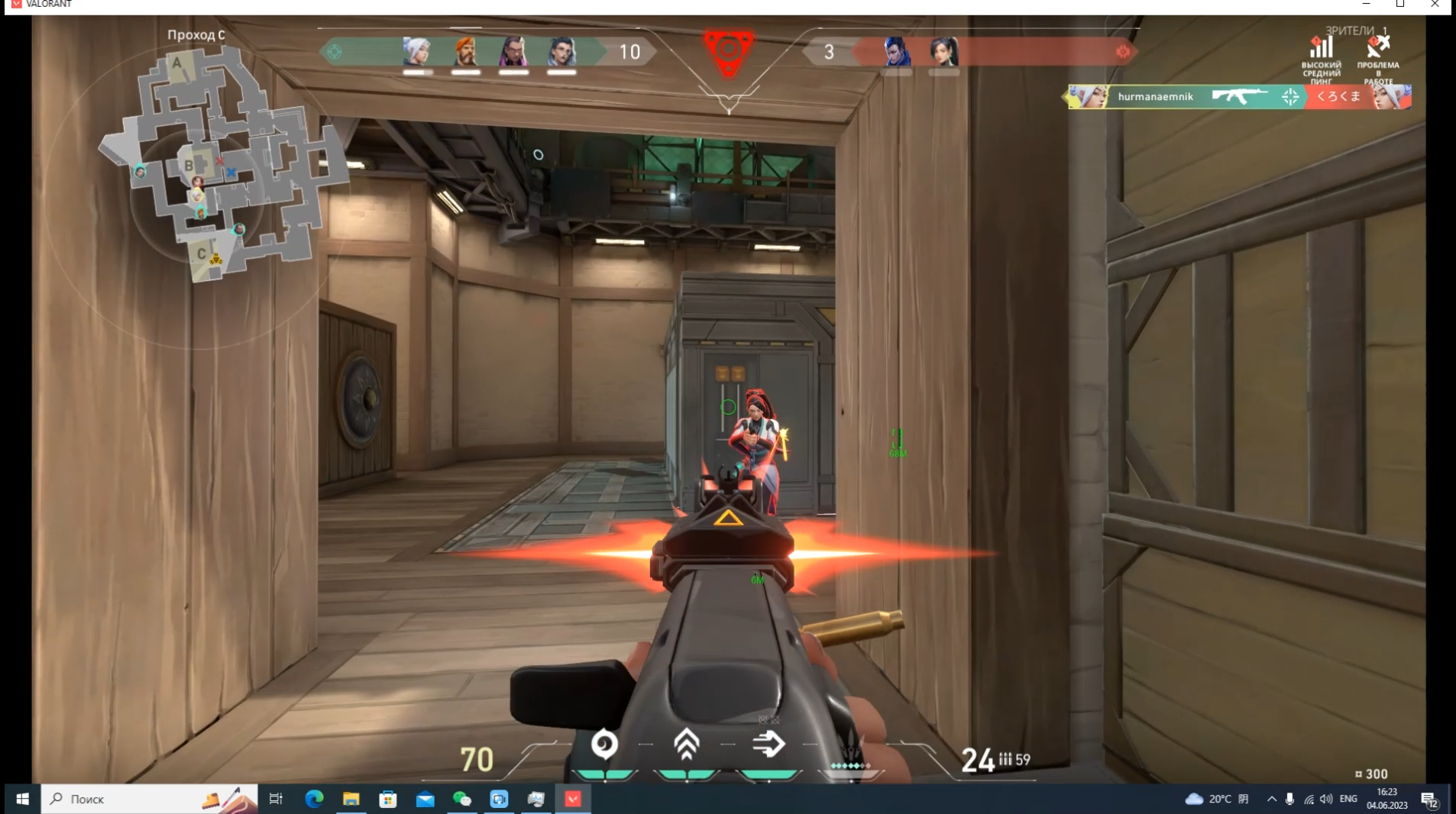This screenshot has height=814, width=1456.
Task: Open Microsoft Edge from the taskbar
Action: pyautogui.click(x=314, y=799)
